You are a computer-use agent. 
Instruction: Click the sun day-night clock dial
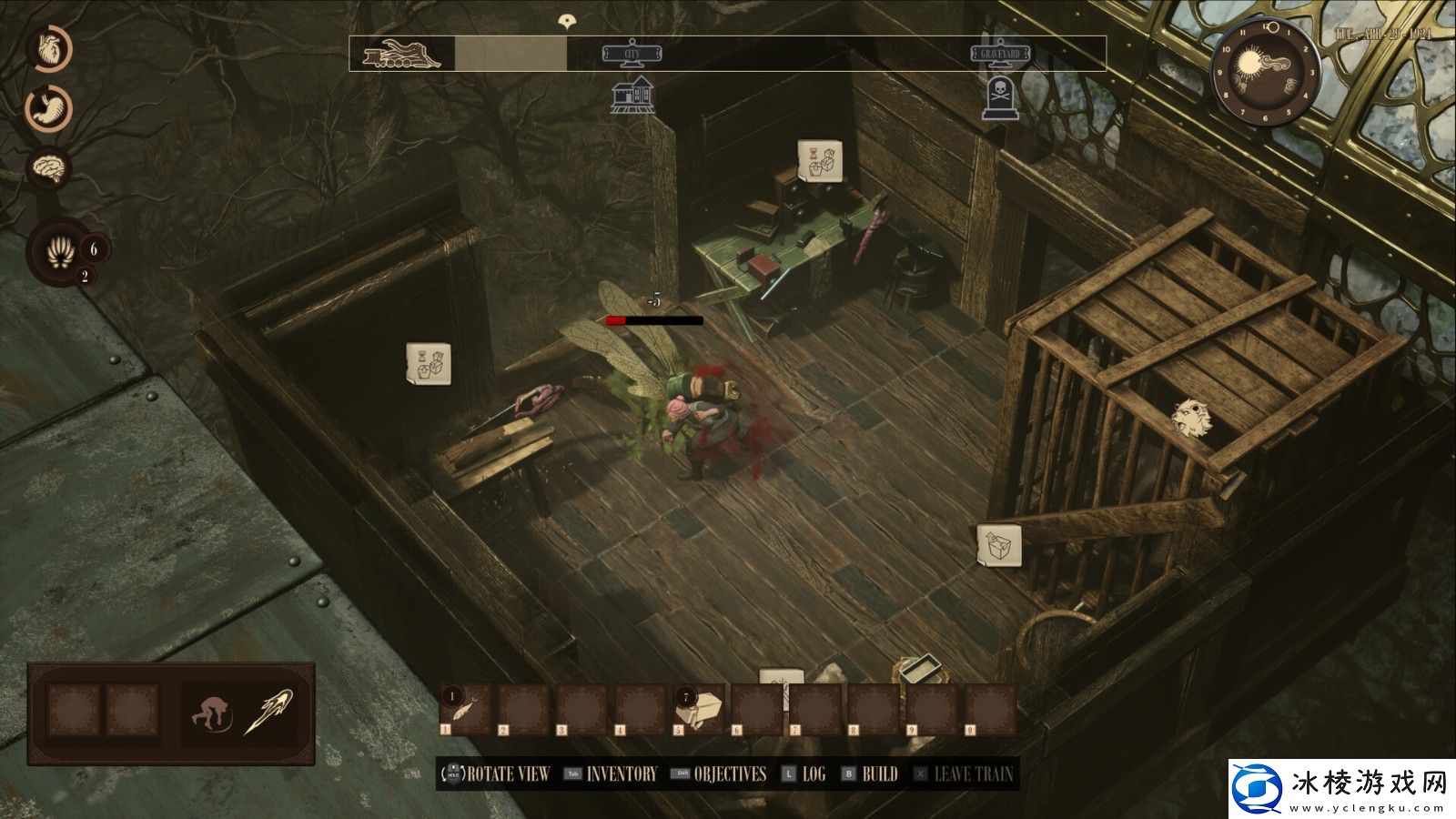1265,73
